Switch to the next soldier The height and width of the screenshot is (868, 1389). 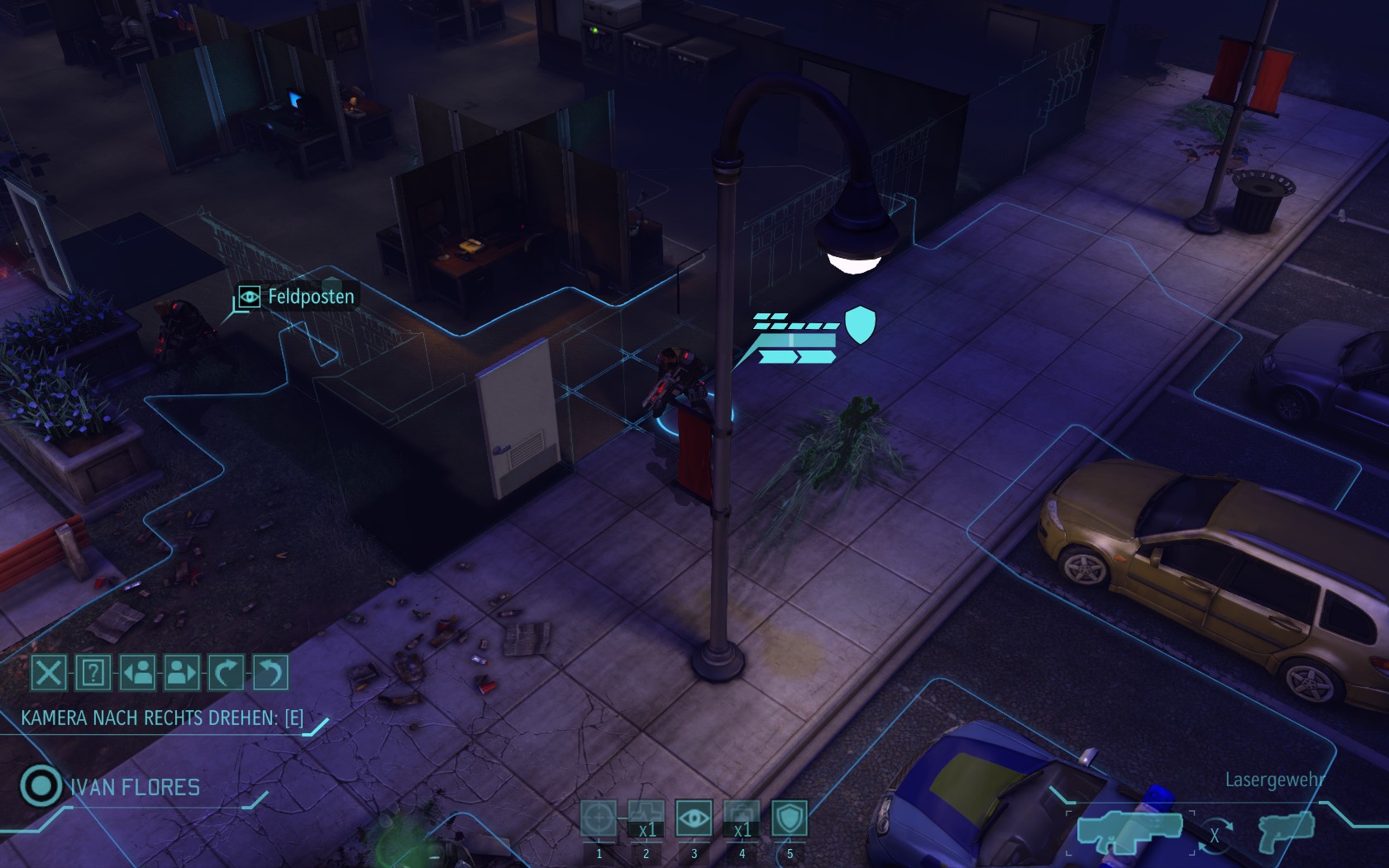point(182,673)
